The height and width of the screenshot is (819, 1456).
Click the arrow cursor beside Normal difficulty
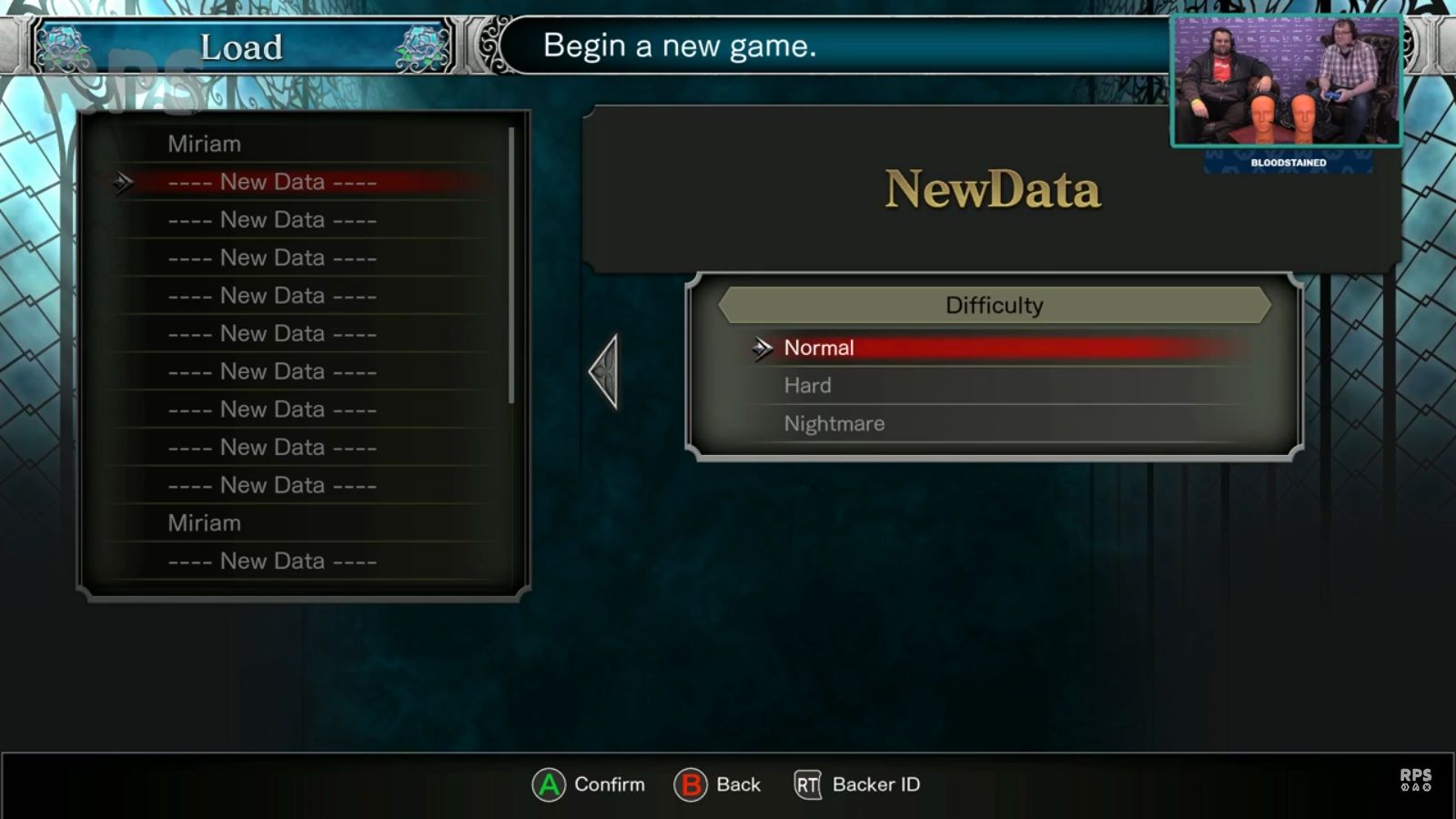click(763, 348)
